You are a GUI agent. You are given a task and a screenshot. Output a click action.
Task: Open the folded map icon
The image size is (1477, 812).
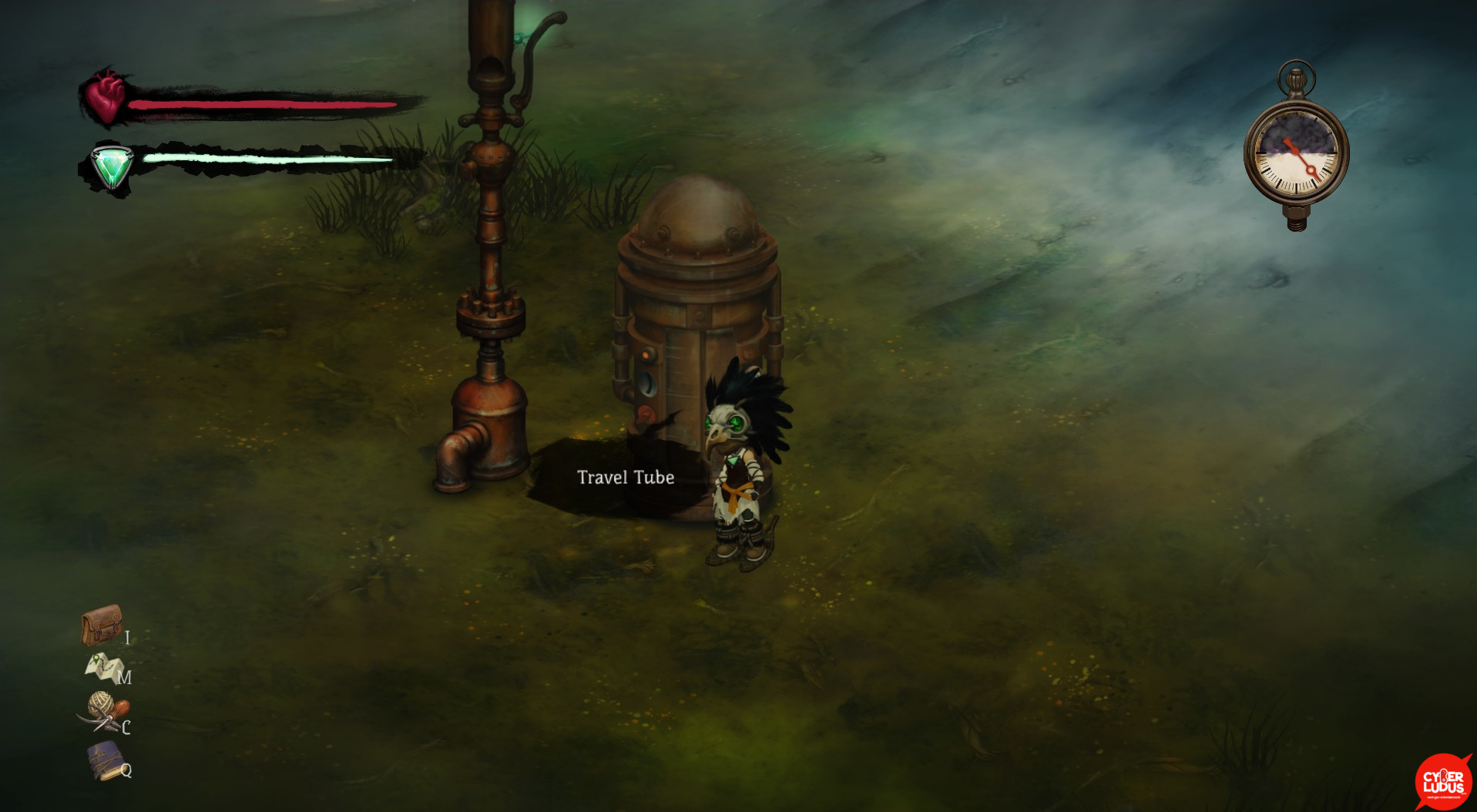102,667
